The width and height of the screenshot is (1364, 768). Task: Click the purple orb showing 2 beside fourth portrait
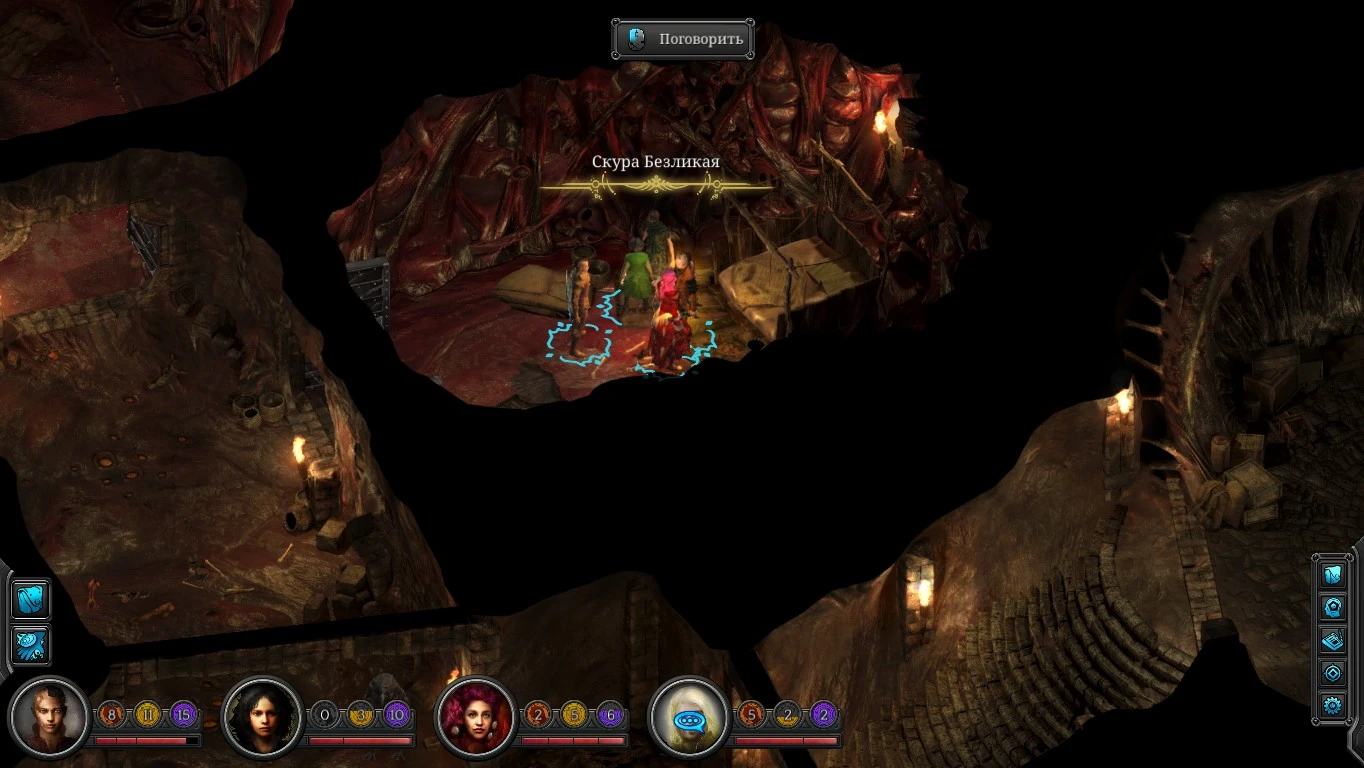point(826,714)
